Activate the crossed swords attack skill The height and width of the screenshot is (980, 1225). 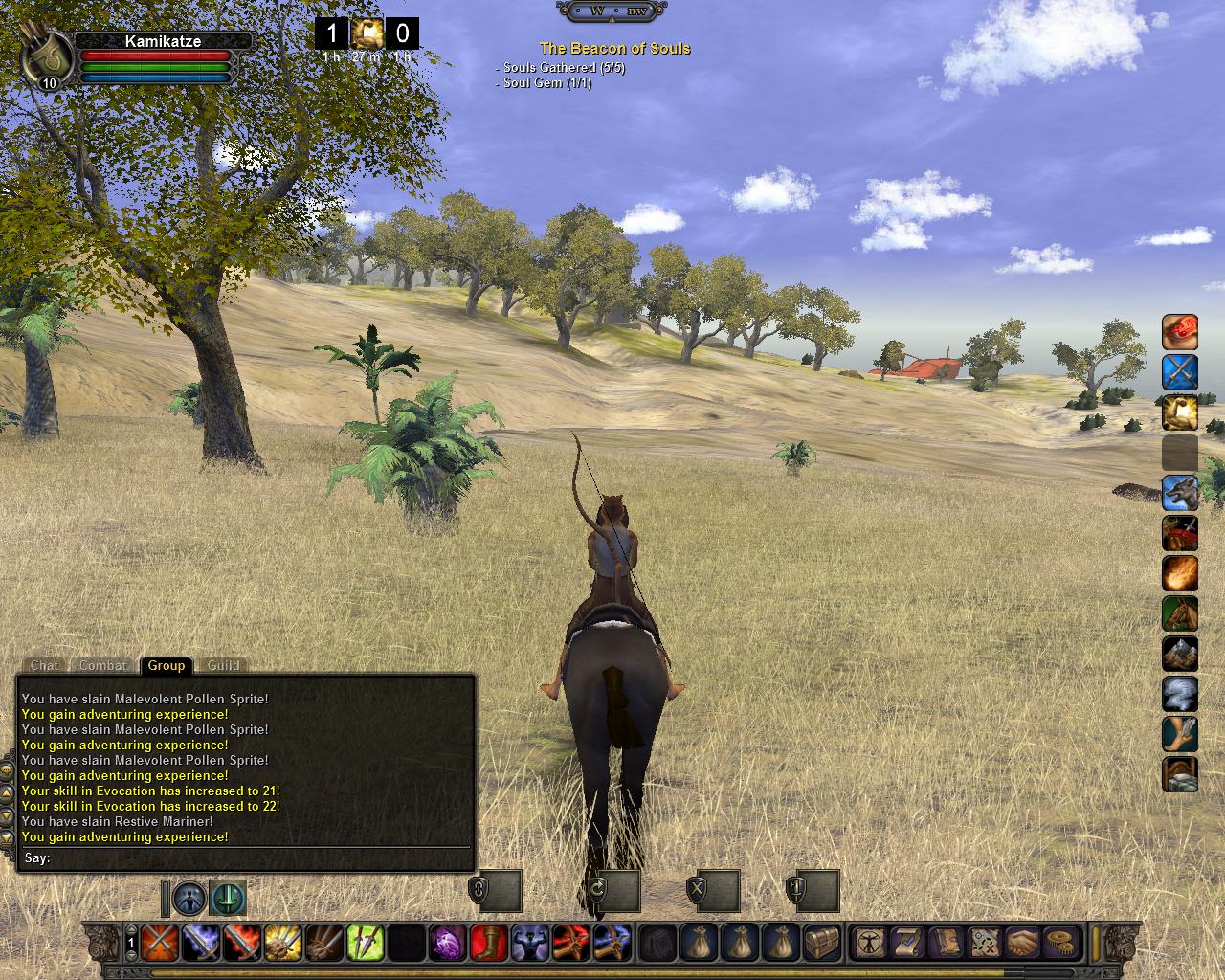pos(160,943)
